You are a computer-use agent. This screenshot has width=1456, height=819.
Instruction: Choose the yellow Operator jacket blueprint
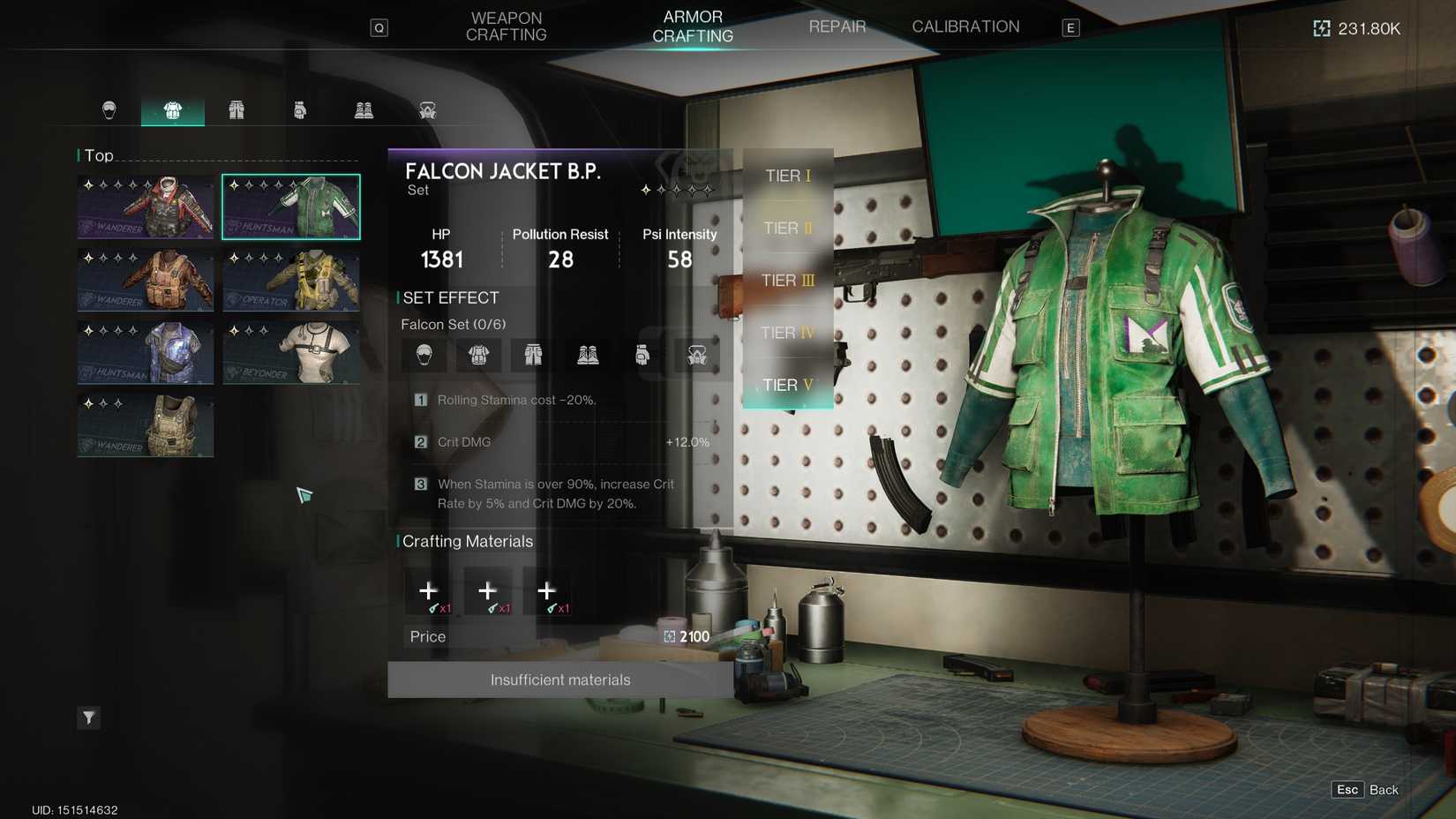[x=291, y=280]
